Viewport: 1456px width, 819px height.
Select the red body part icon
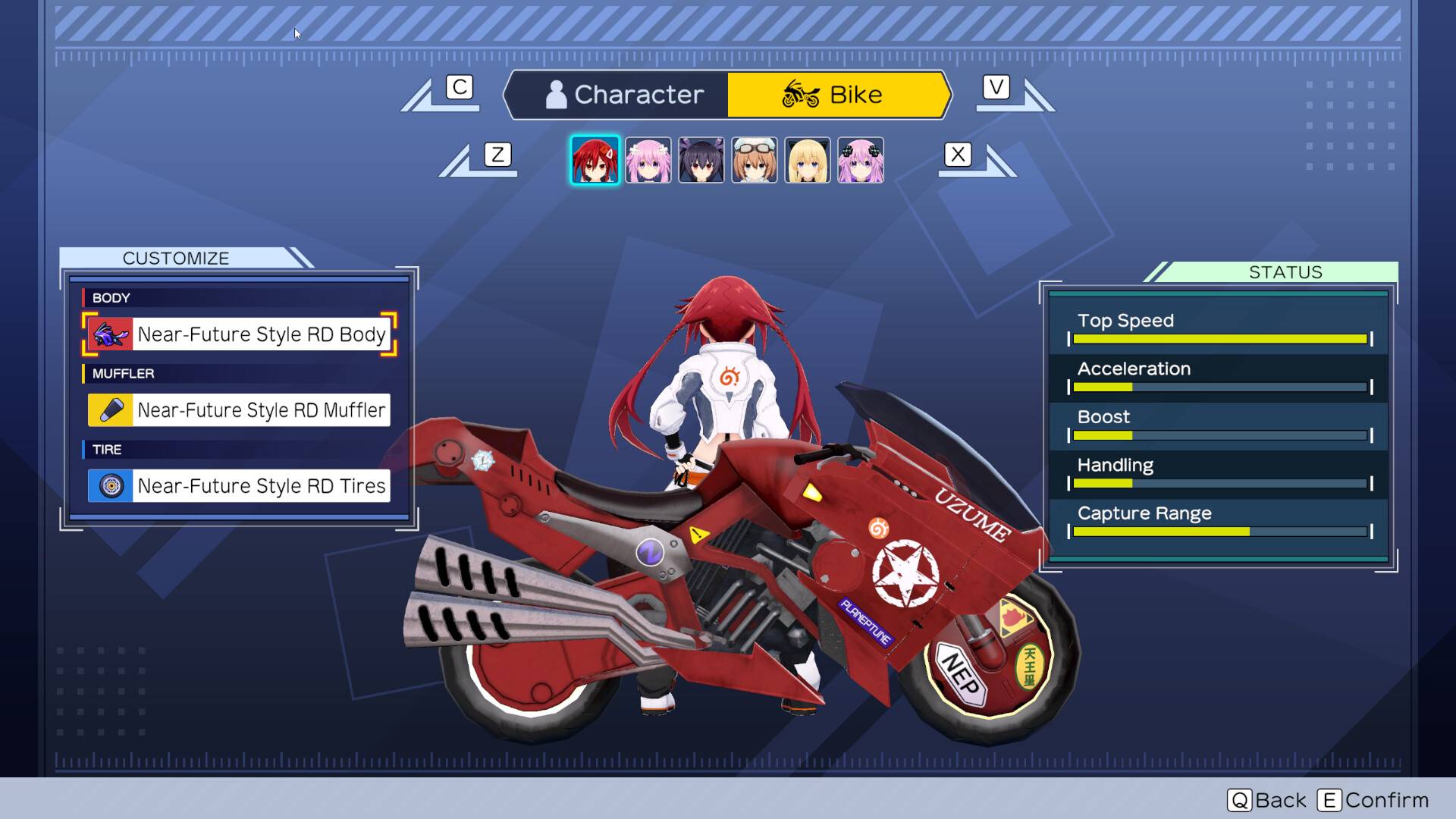click(x=111, y=334)
